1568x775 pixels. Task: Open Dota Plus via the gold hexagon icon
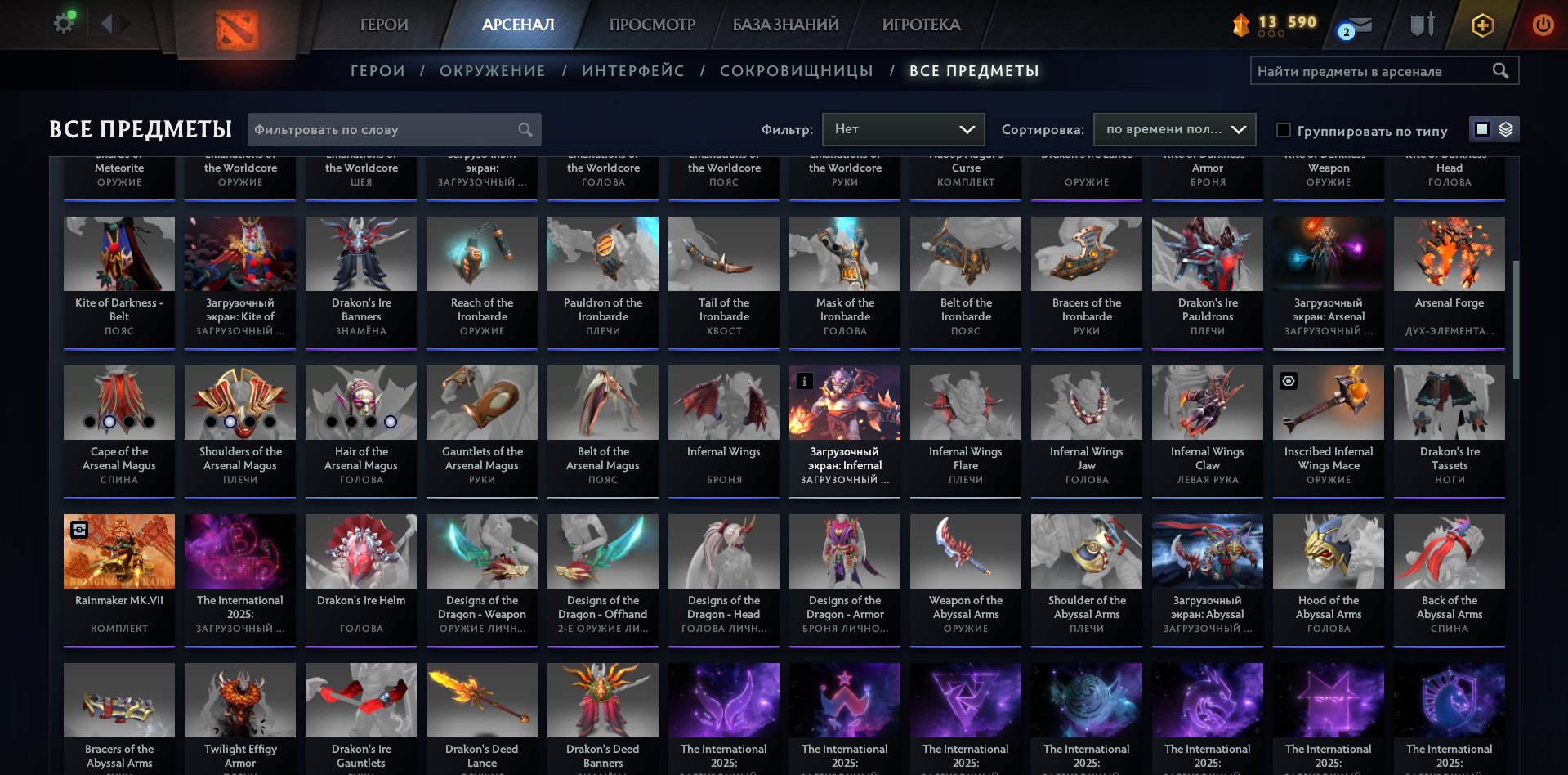(1481, 25)
